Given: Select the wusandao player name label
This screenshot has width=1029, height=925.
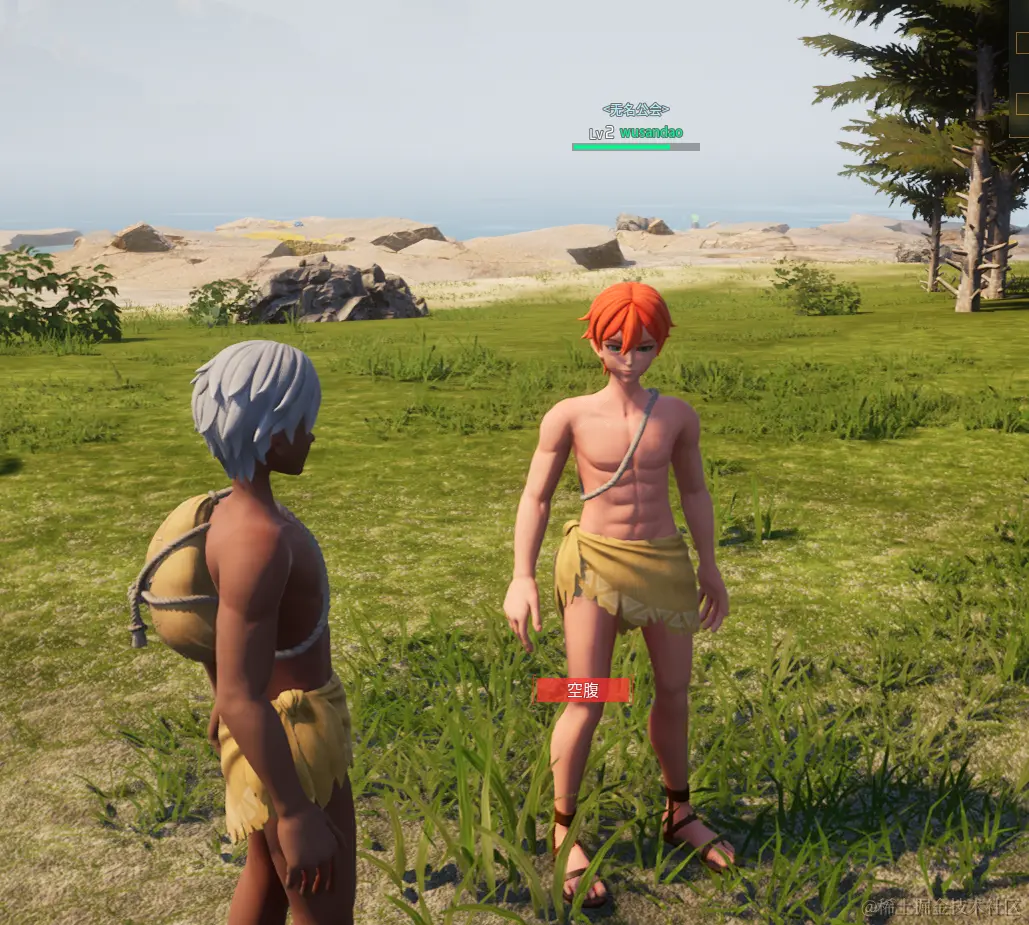Looking at the screenshot, I should 650,132.
